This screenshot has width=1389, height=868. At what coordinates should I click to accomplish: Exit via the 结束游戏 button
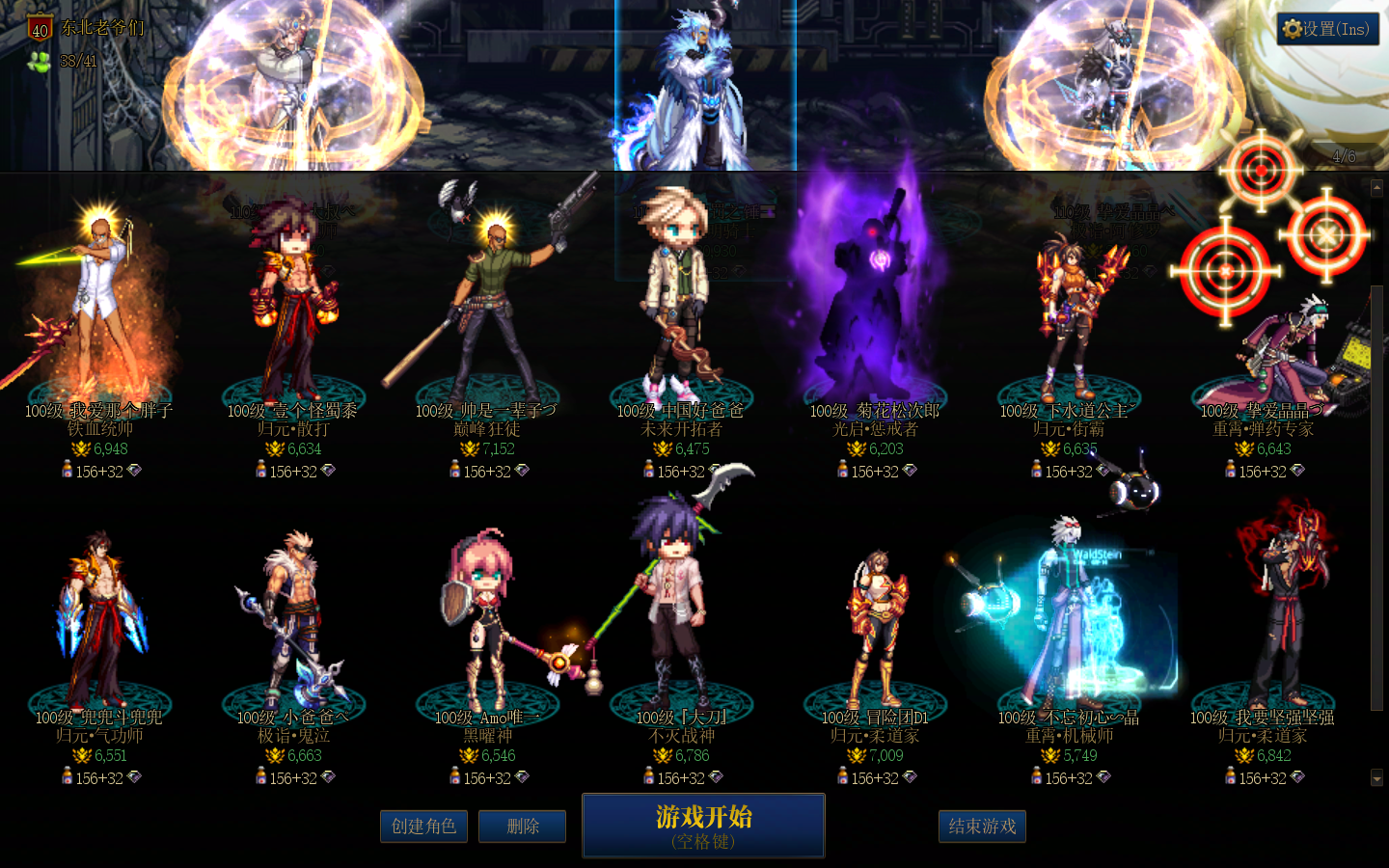(982, 827)
